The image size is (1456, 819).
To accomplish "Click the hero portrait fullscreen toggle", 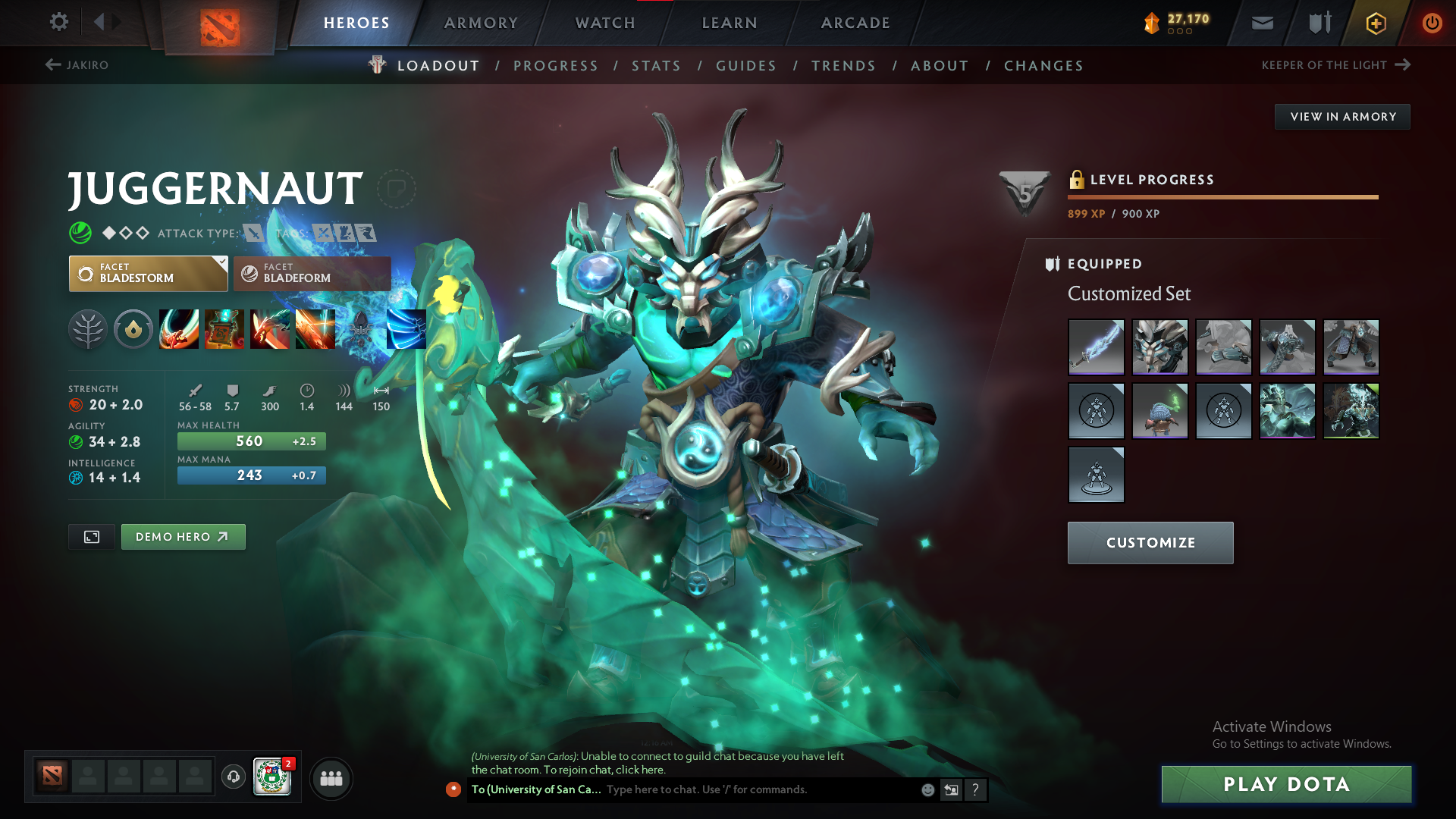I will (91, 536).
